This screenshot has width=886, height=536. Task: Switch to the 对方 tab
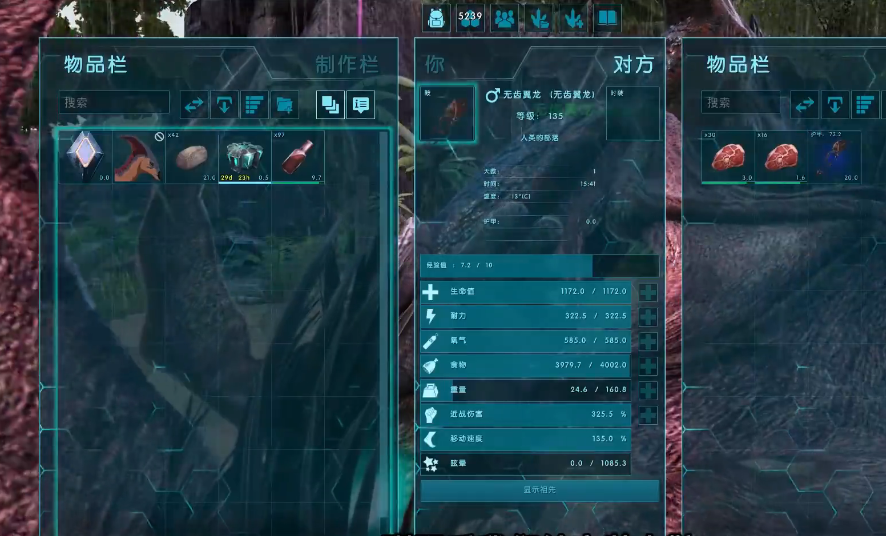[632, 65]
